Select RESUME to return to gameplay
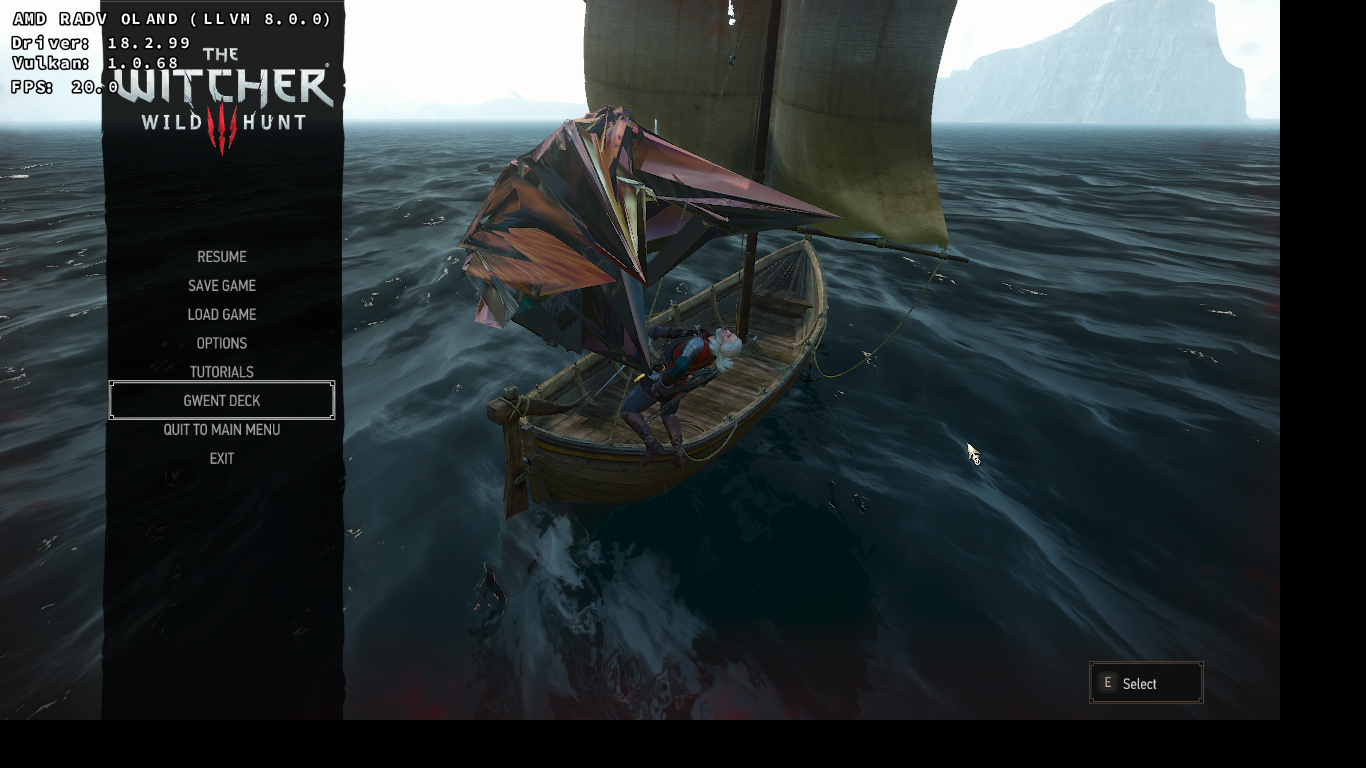 point(221,257)
